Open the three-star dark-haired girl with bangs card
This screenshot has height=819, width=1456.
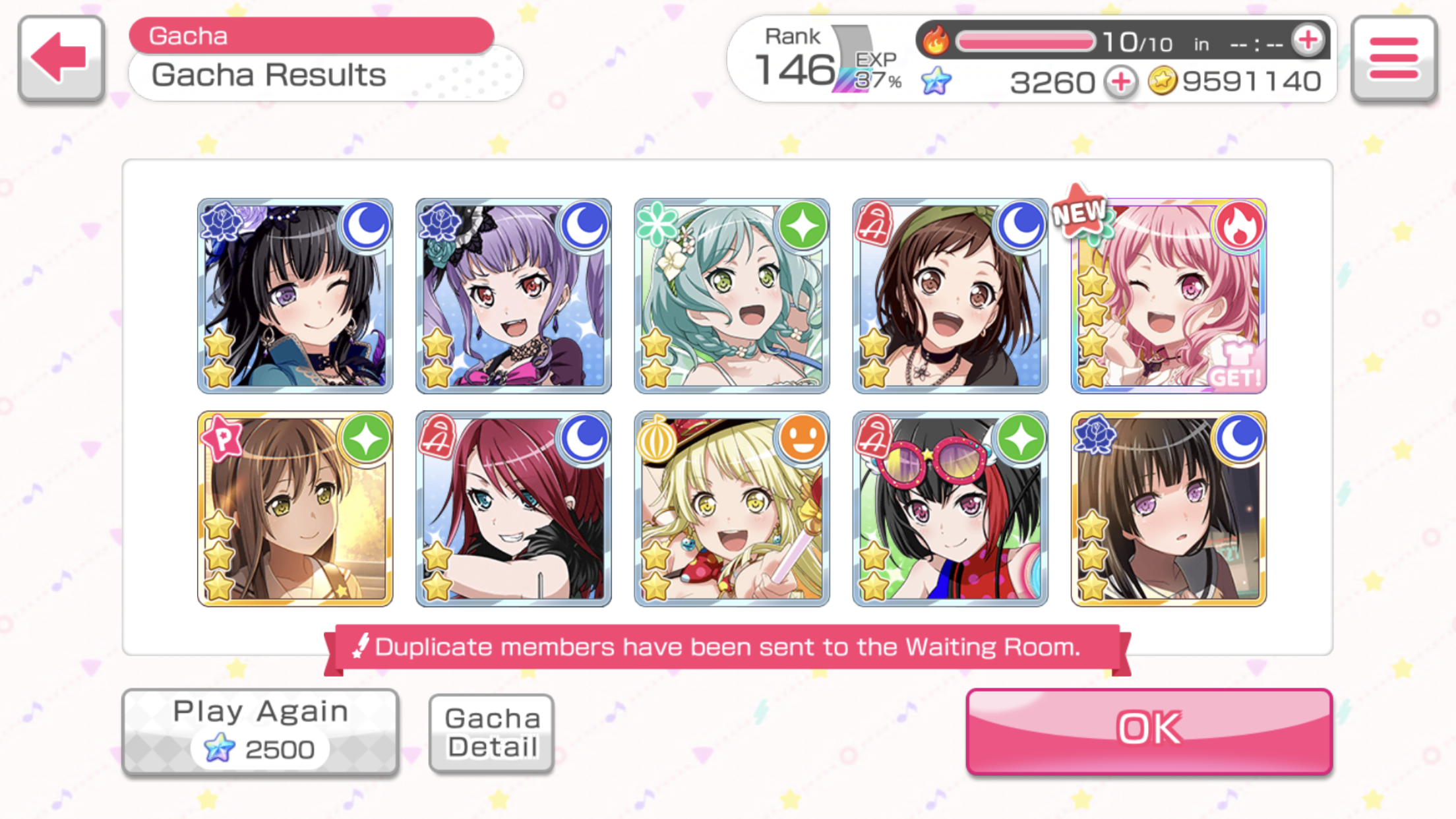[x=1168, y=508]
